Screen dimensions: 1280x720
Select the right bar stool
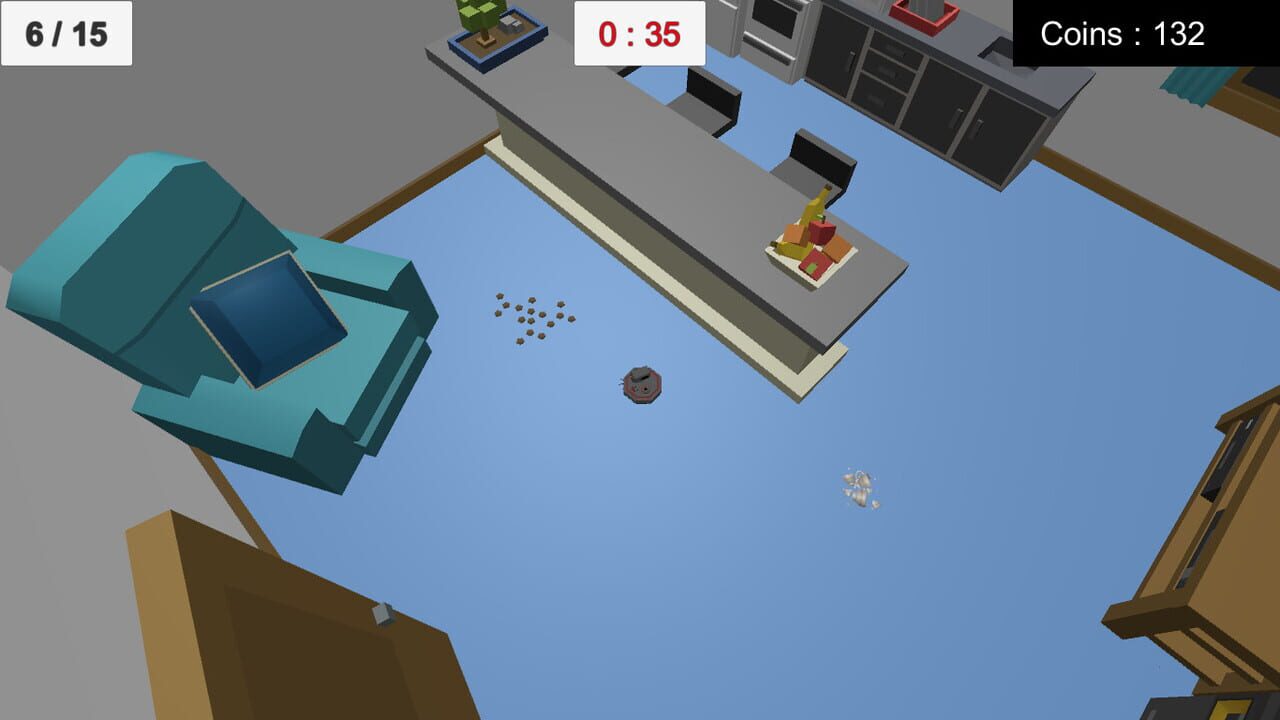pyautogui.click(x=820, y=155)
